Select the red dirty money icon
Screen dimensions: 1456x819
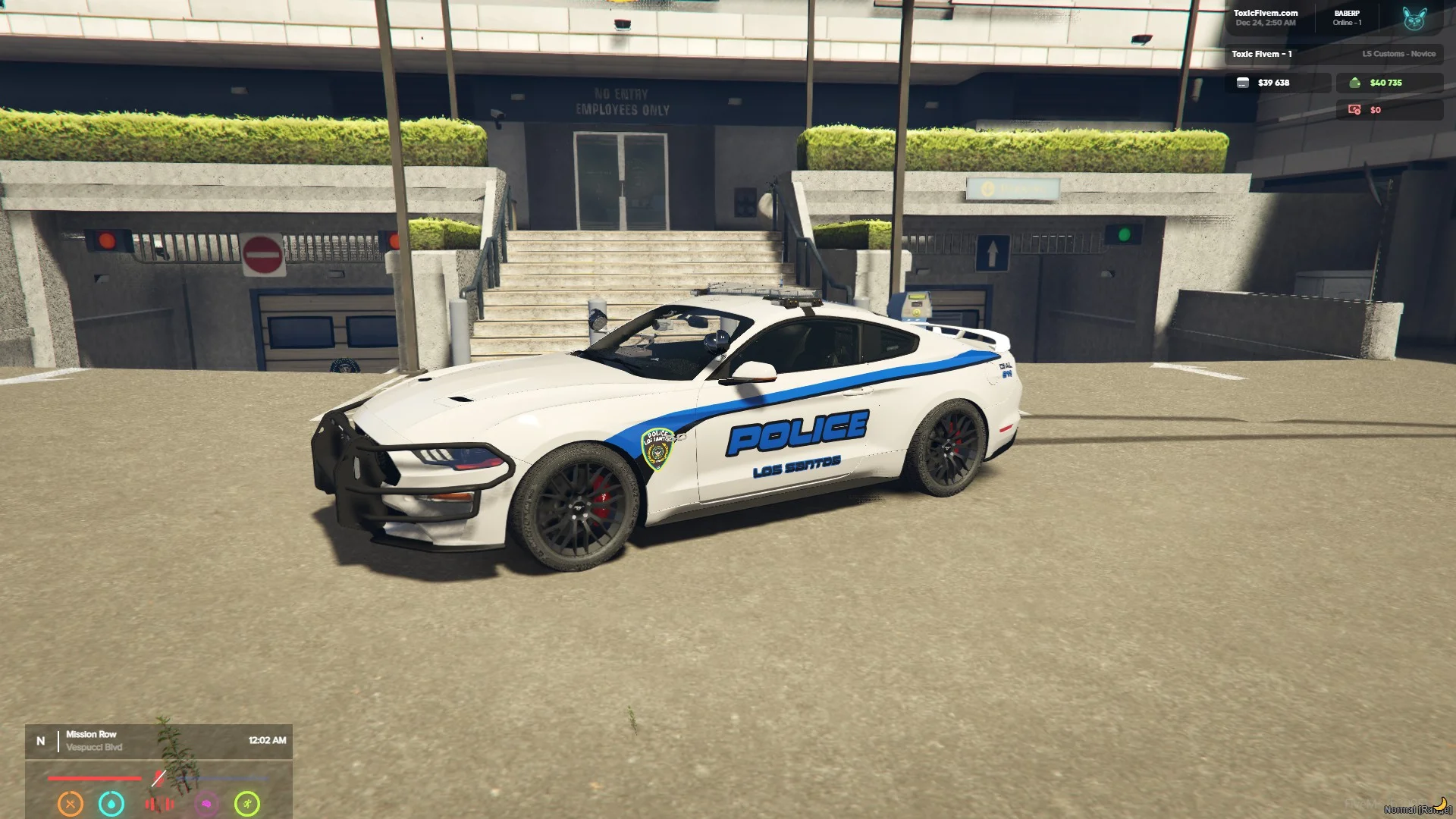(1354, 110)
